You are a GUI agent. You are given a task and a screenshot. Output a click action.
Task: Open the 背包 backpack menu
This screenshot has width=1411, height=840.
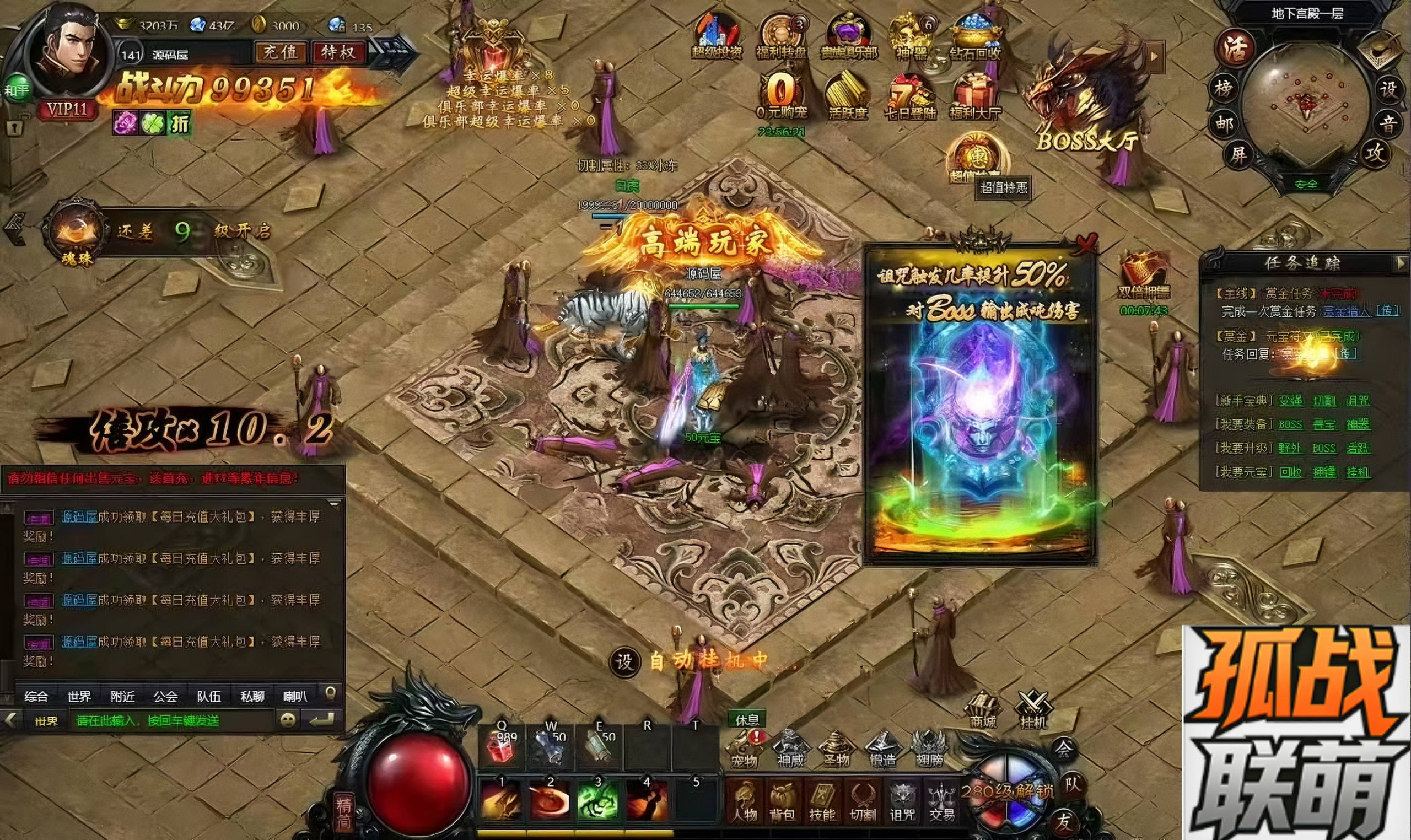(x=783, y=801)
